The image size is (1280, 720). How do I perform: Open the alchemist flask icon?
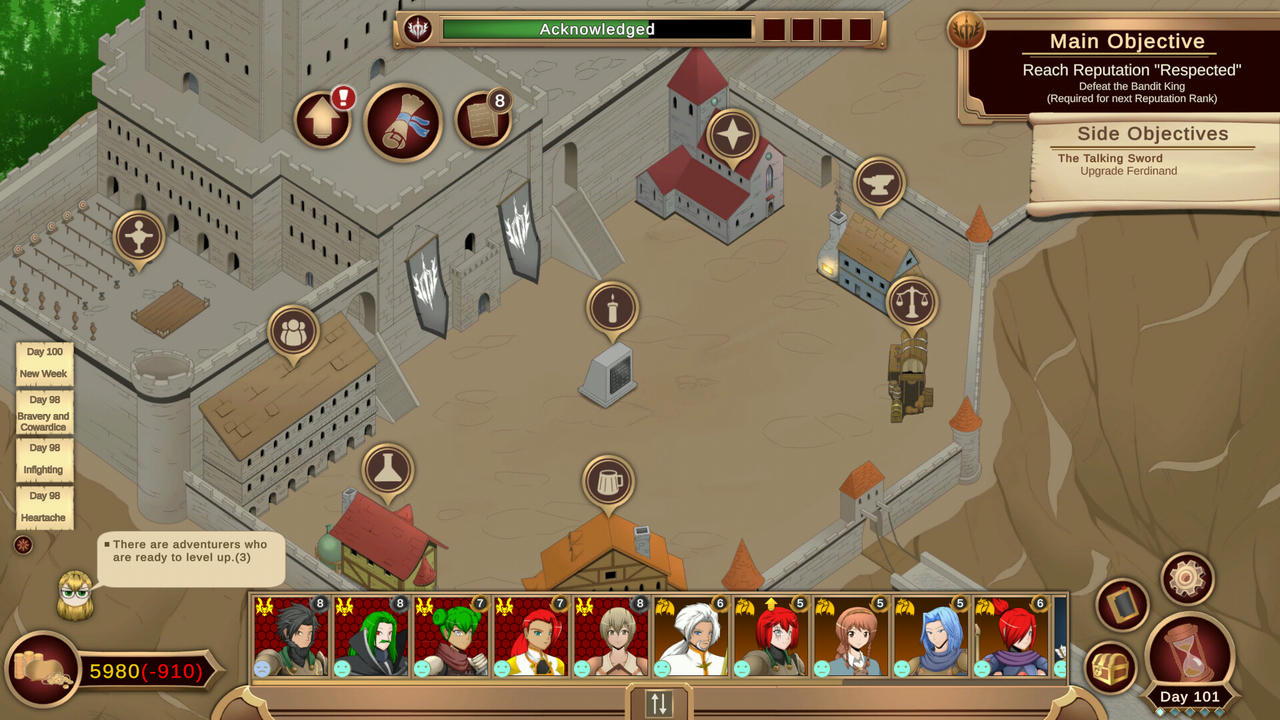(x=387, y=470)
